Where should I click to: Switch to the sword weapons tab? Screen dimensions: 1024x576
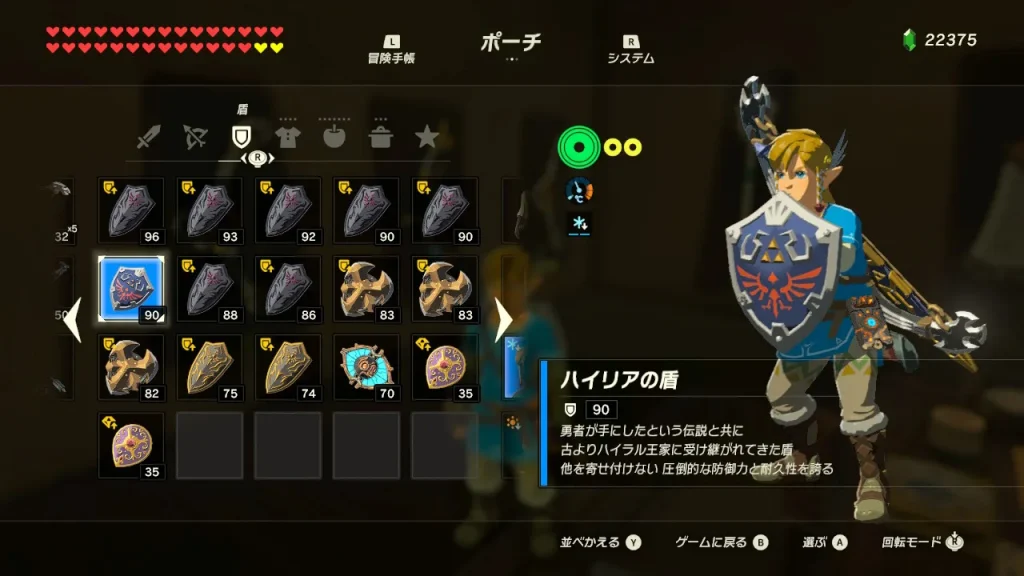[x=149, y=137]
